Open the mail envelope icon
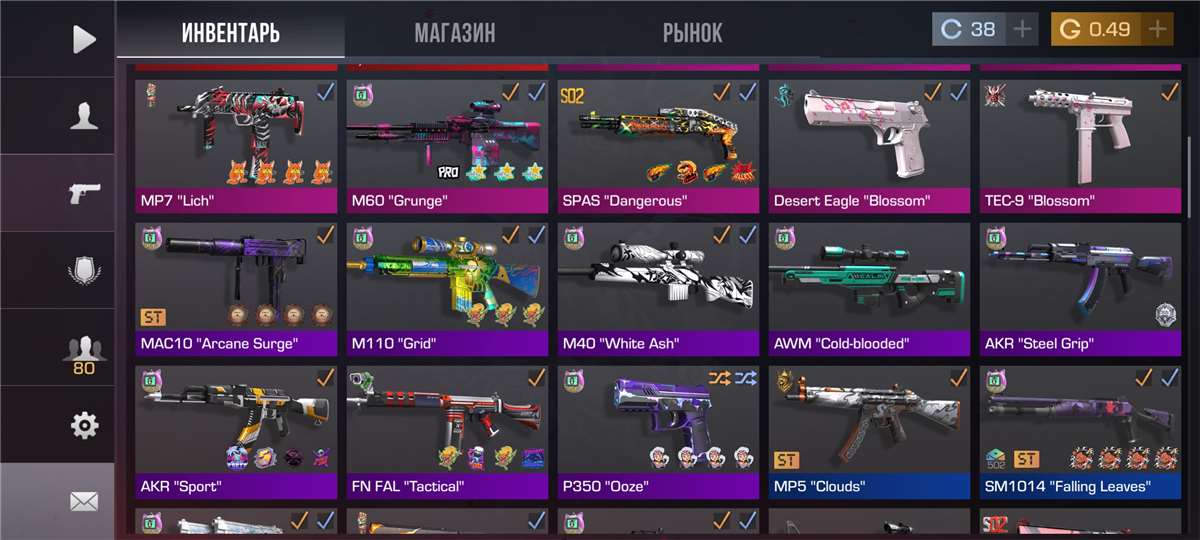Viewport: 1200px width, 540px height. coord(84,502)
